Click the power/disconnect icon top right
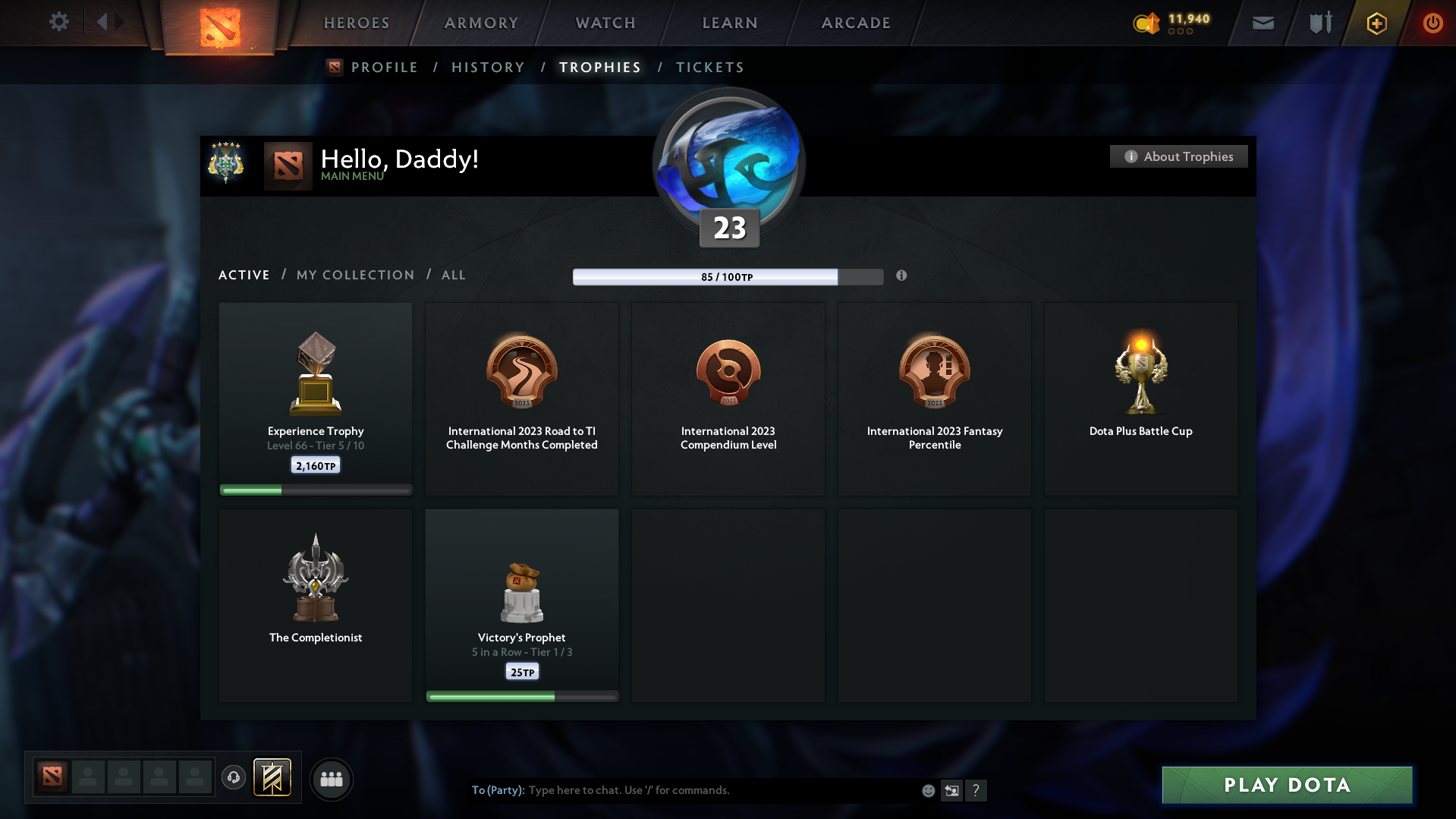1456x819 pixels. click(x=1432, y=23)
